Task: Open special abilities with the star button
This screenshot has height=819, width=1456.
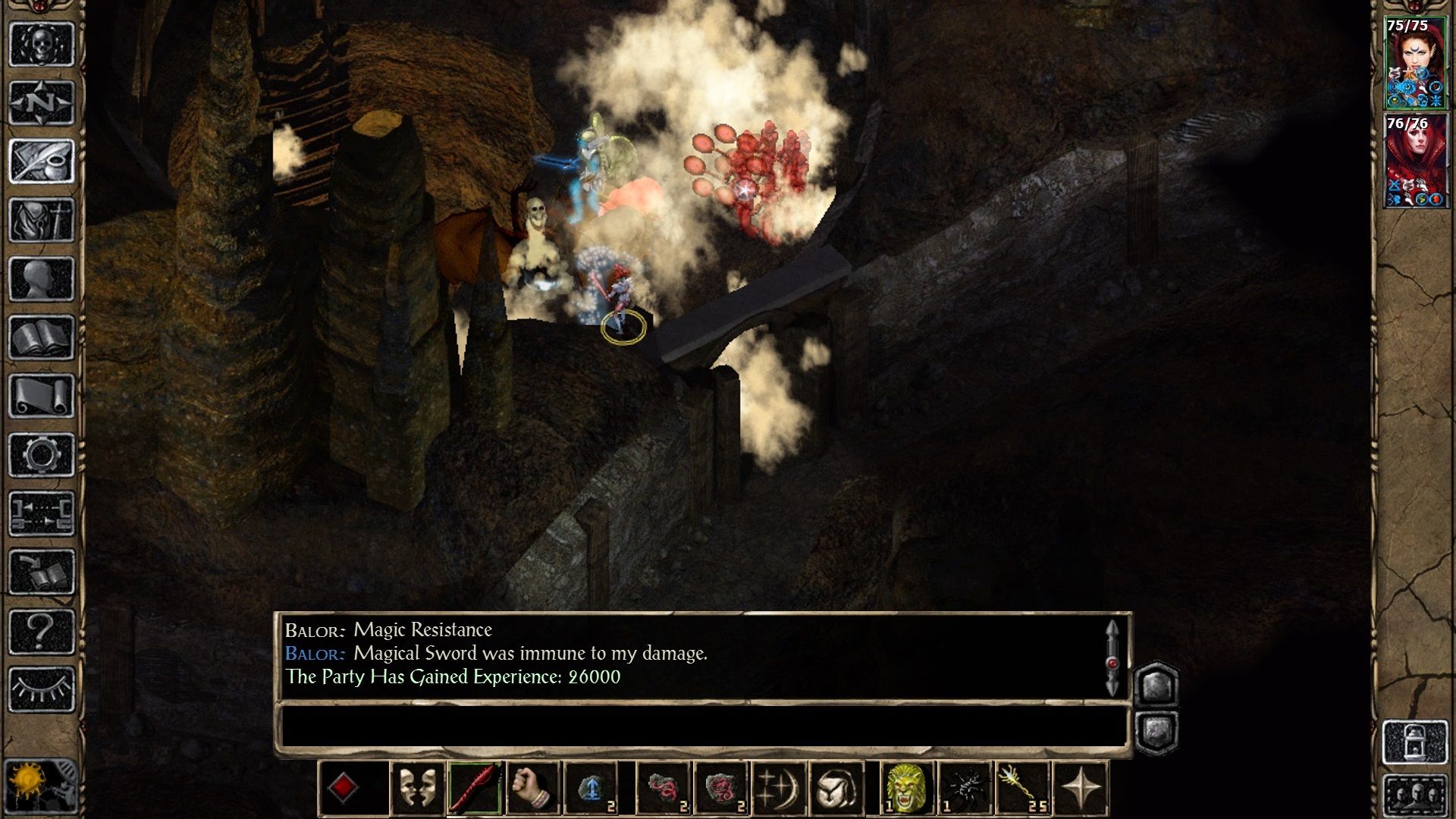Action: tap(1081, 789)
